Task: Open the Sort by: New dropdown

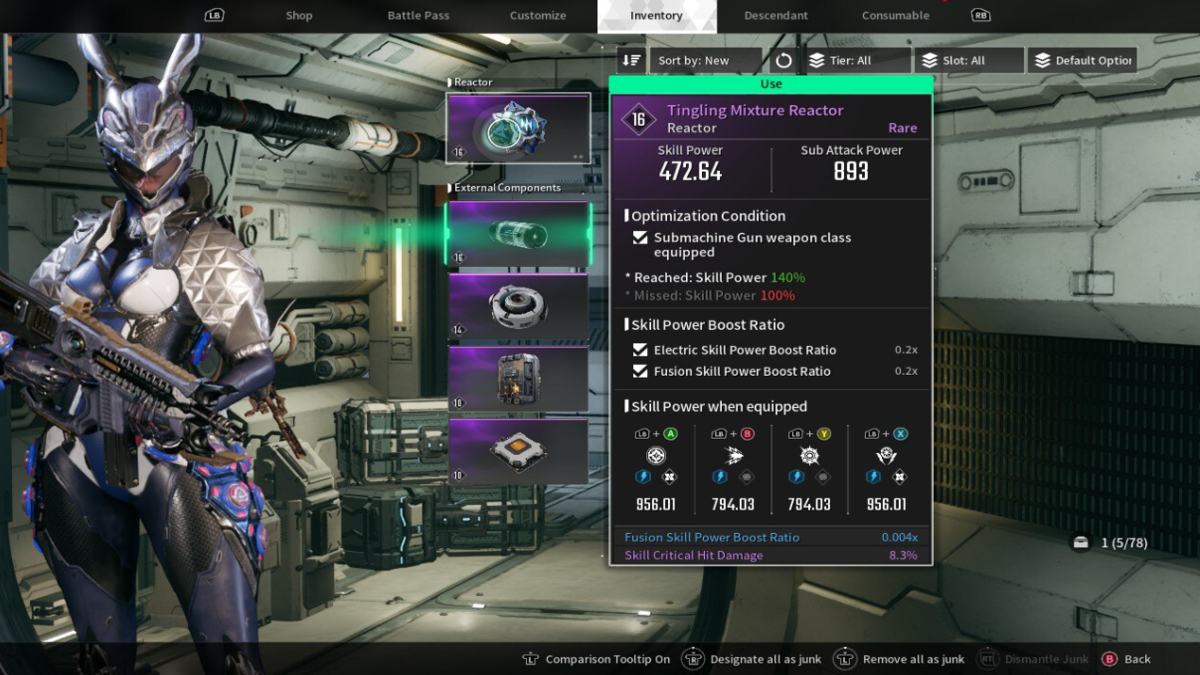Action: (706, 61)
